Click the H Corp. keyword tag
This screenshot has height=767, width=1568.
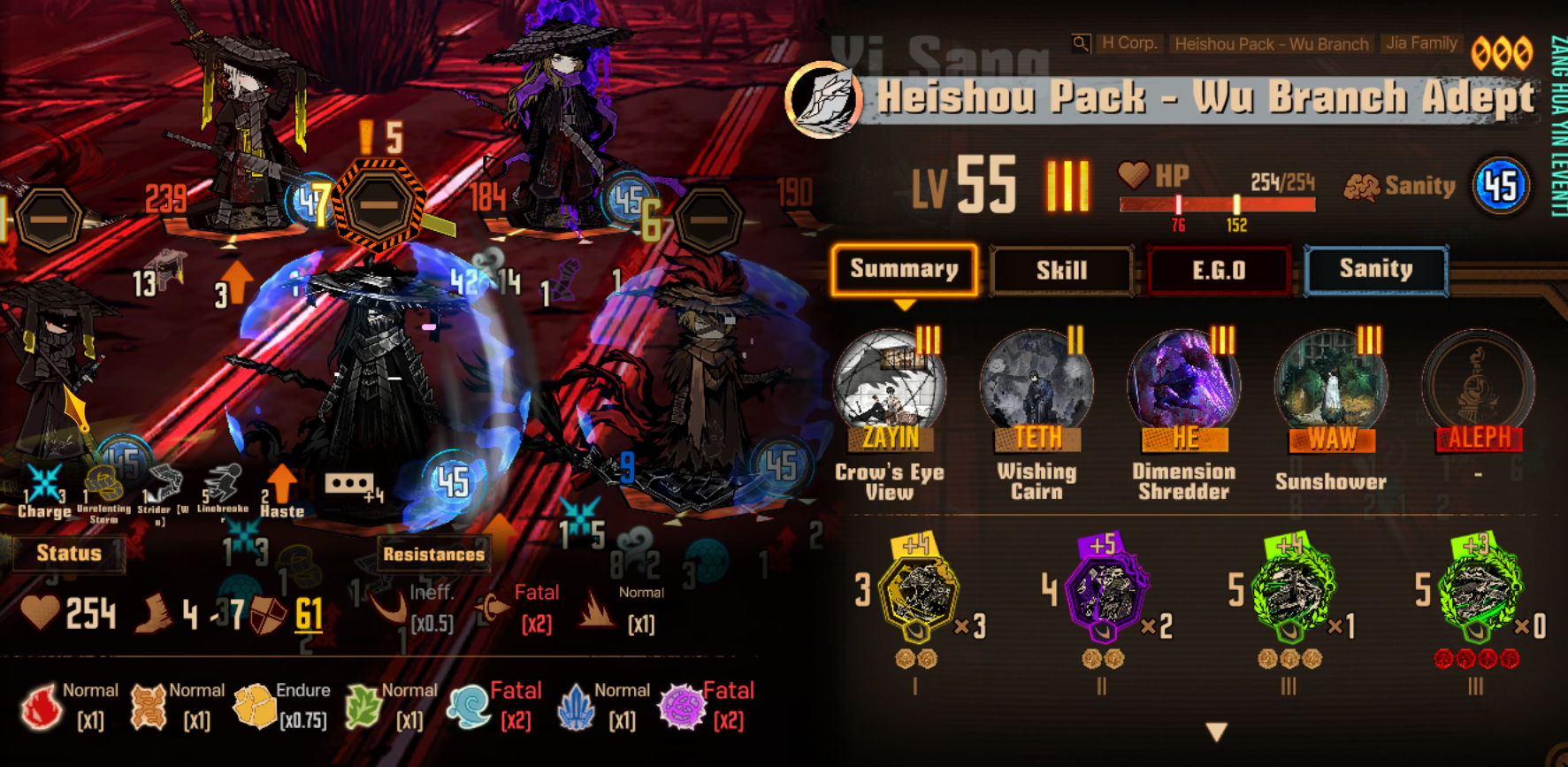[1129, 43]
